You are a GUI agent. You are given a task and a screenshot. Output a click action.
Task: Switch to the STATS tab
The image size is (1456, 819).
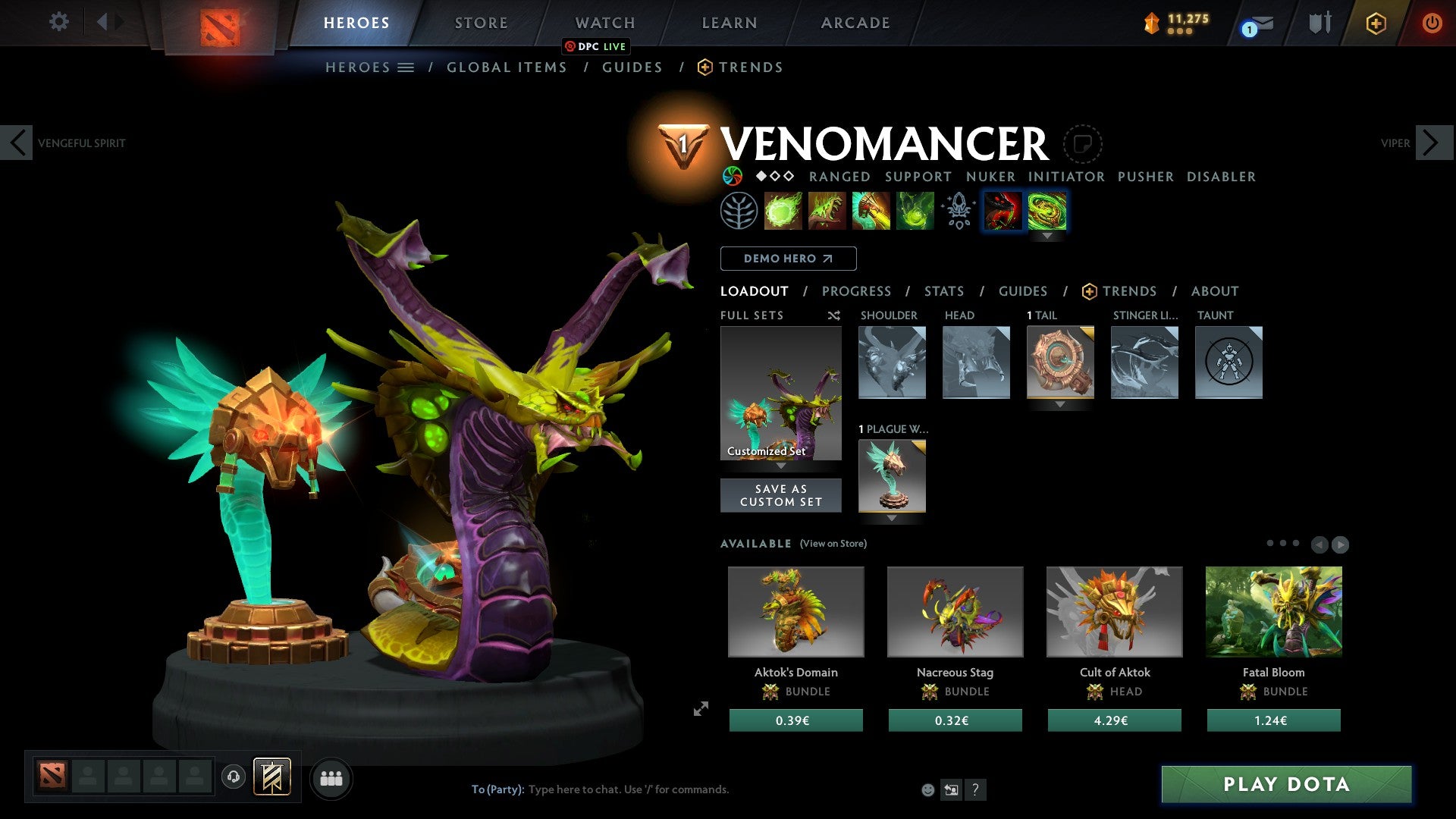pyautogui.click(x=943, y=291)
